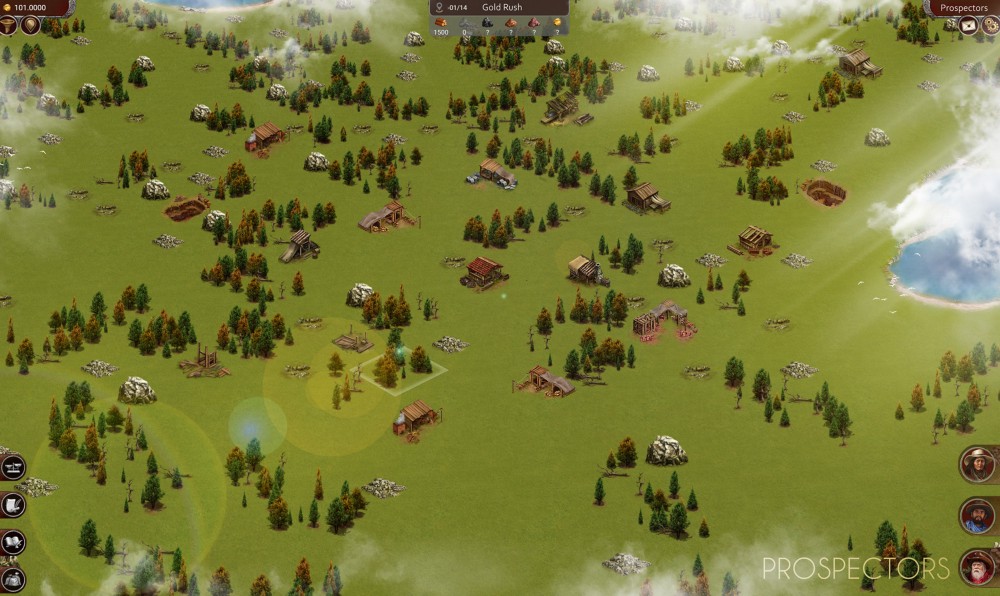This screenshot has height=596, width=1000.
Task: Click the Prospectors account name label
Action: pyautogui.click(x=963, y=8)
